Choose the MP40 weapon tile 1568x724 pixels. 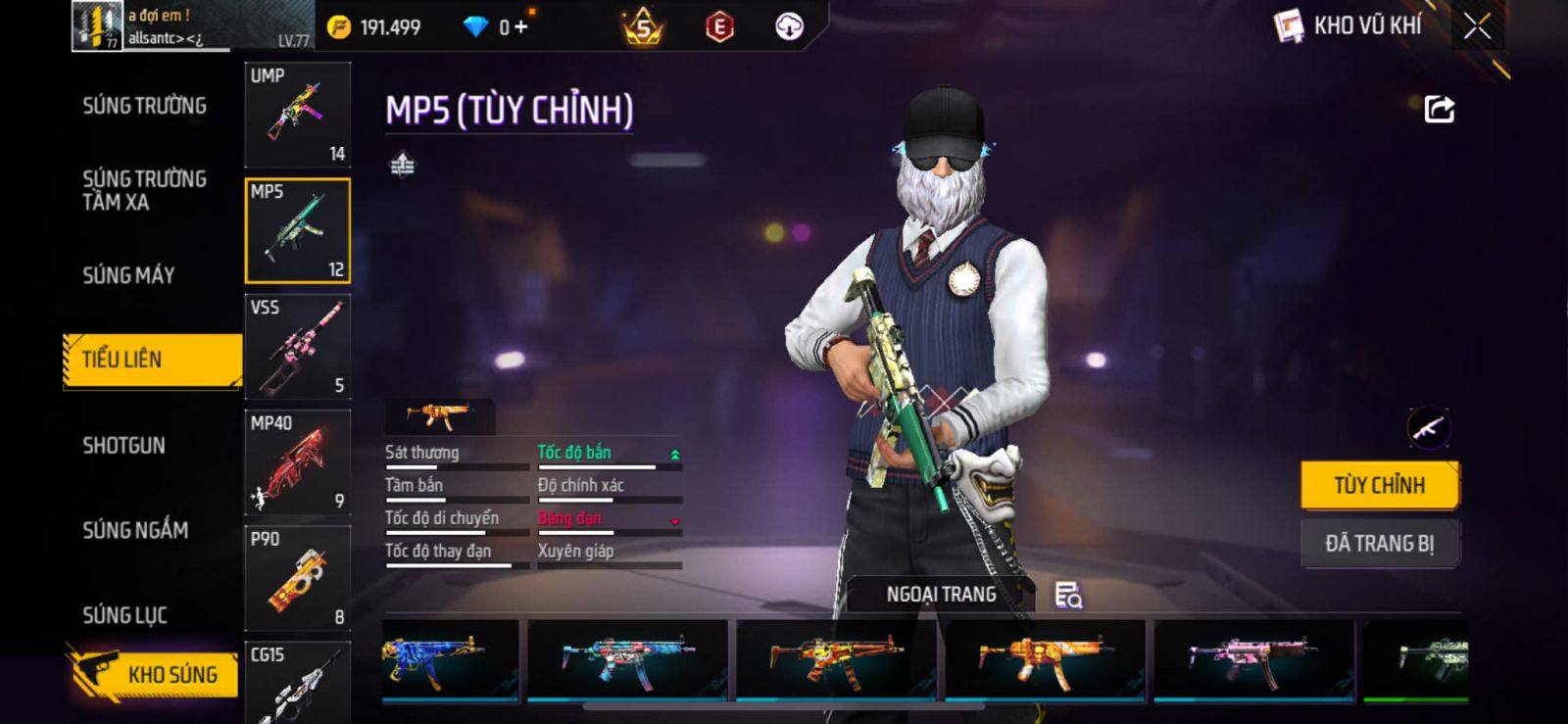(x=297, y=461)
